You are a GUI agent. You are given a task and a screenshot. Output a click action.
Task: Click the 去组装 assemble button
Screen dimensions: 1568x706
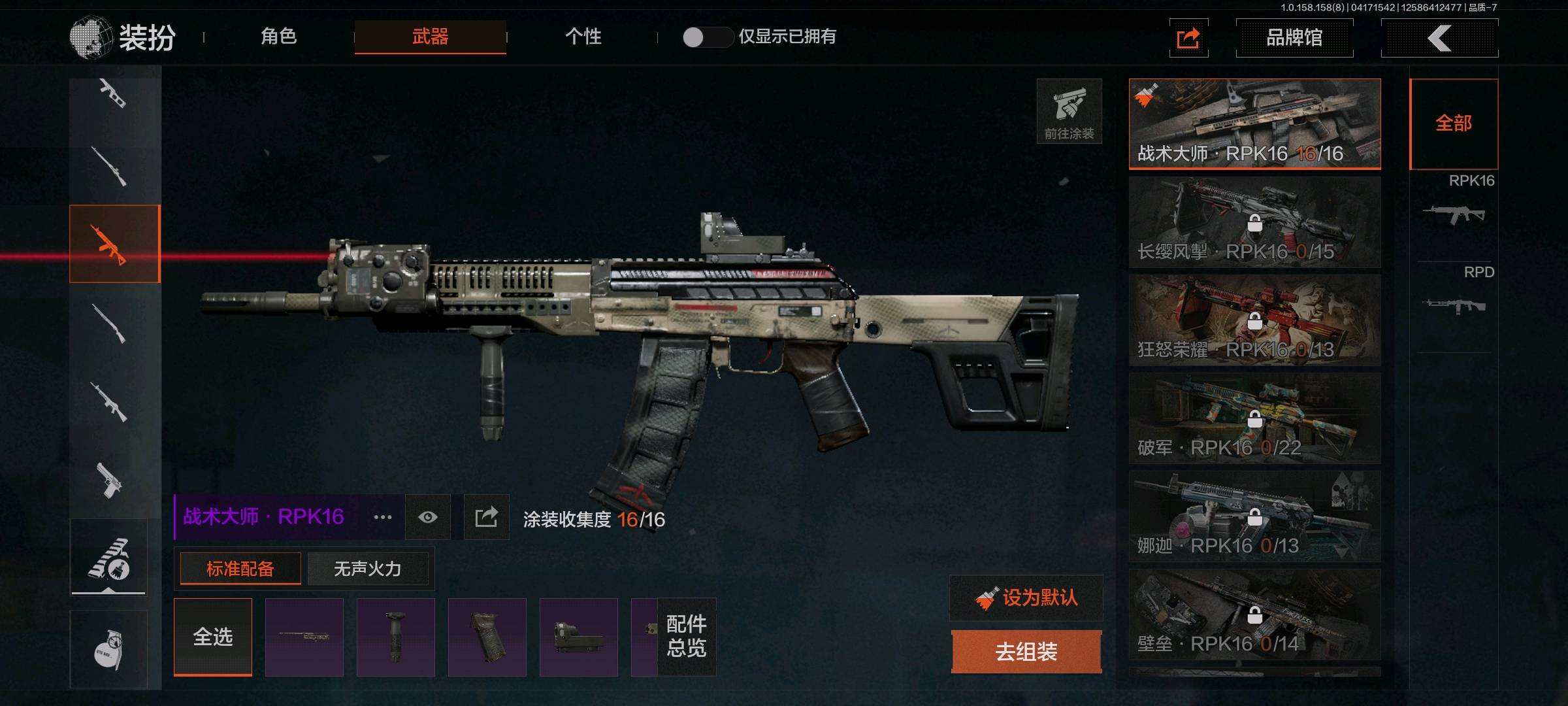(x=1026, y=652)
